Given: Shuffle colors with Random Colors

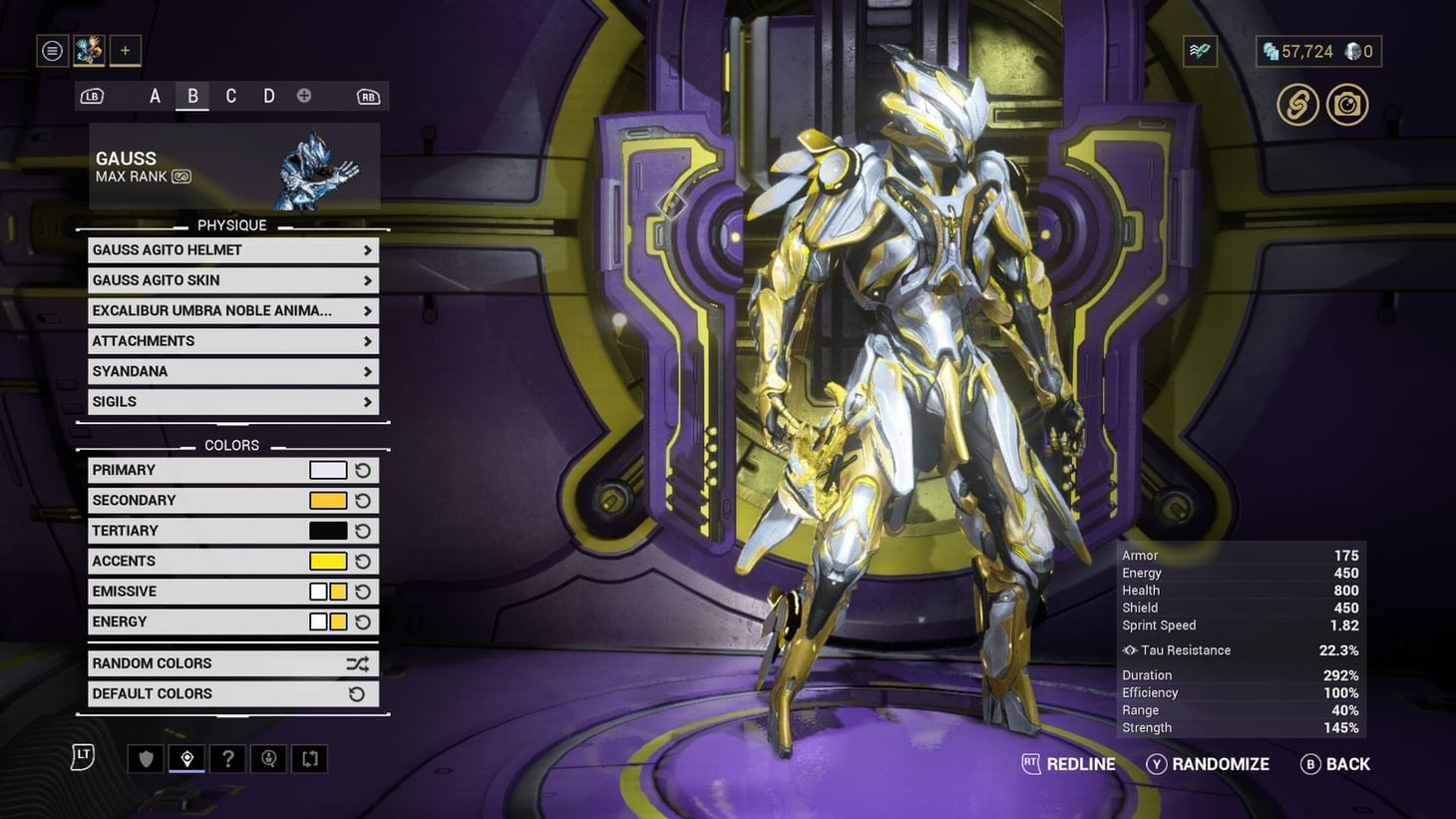Looking at the screenshot, I should pyautogui.click(x=232, y=662).
